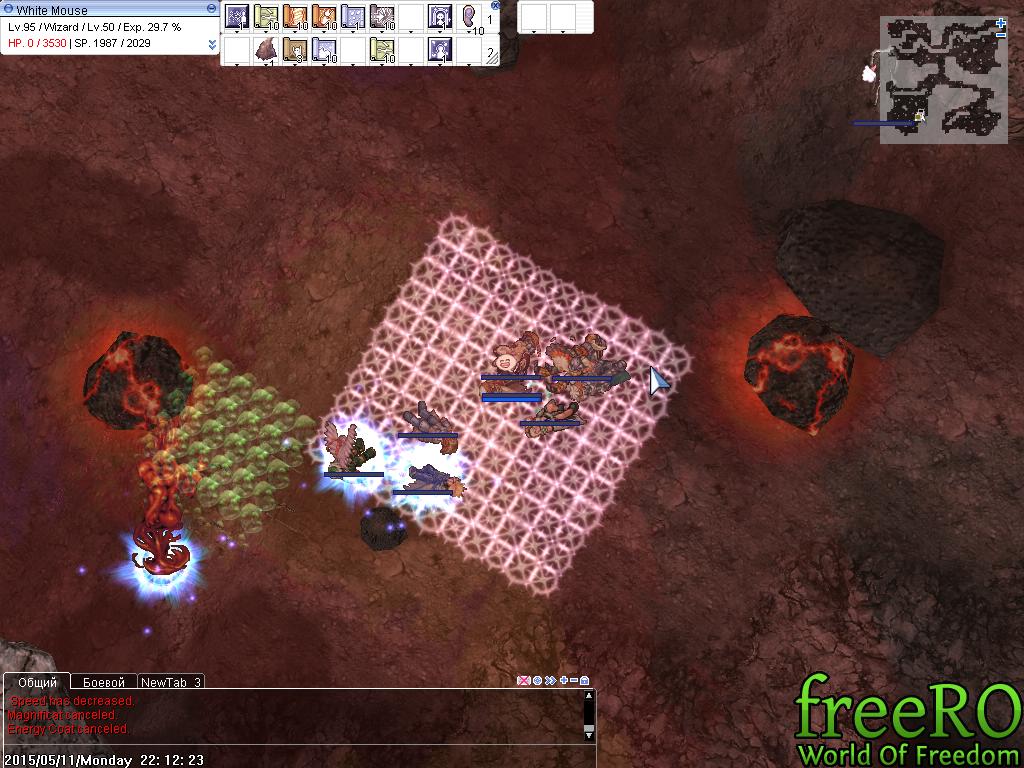Image resolution: width=1024 pixels, height=768 pixels.
Task: Expand the status window with double arrows
Action: click(212, 44)
